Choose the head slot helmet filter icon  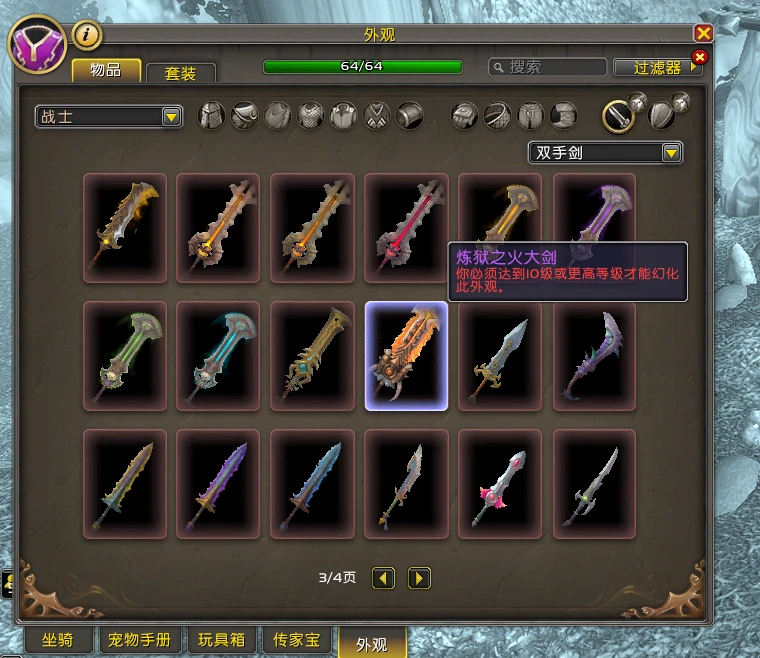pyautogui.click(x=211, y=116)
